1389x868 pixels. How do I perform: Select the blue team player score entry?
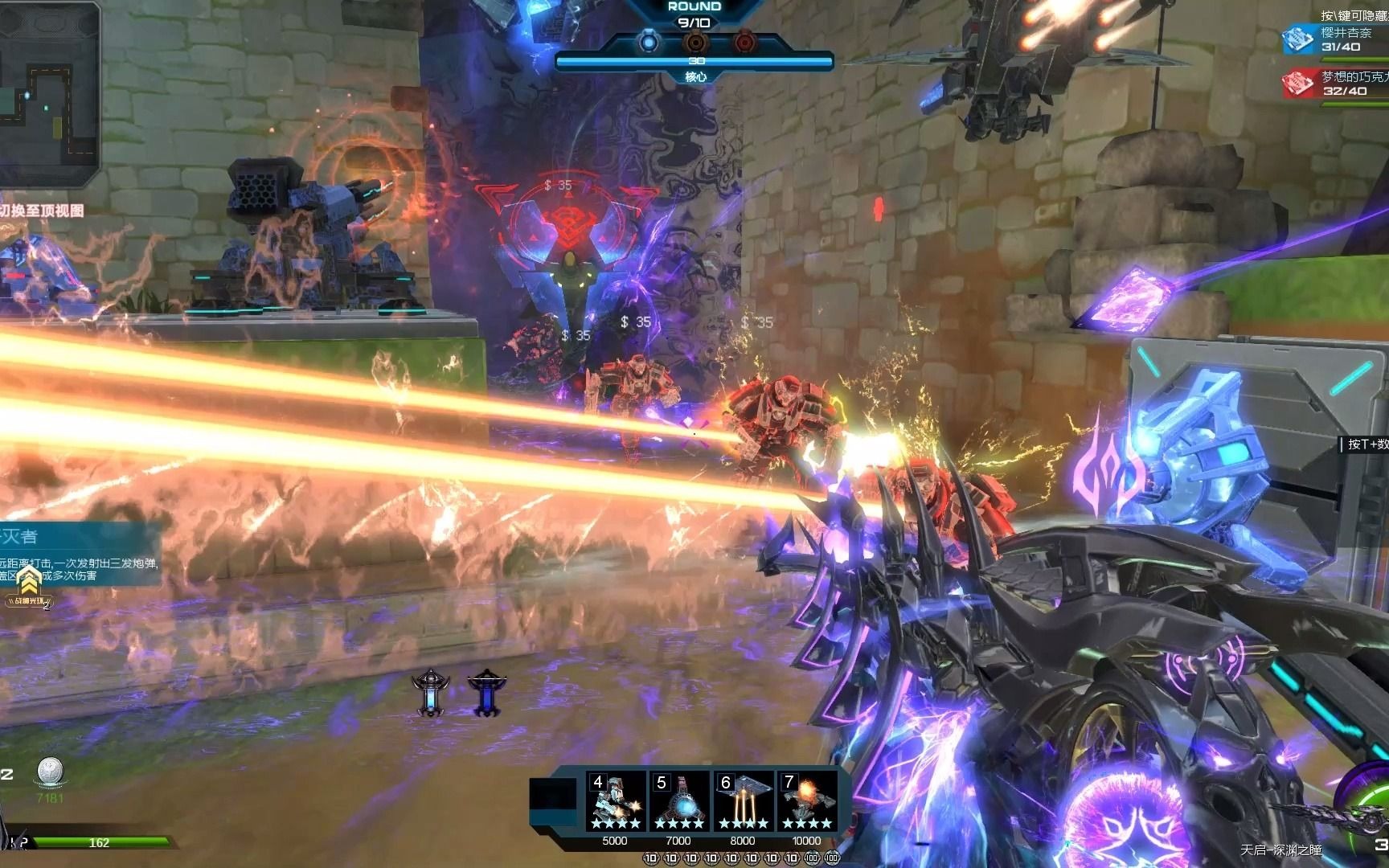[1334, 39]
